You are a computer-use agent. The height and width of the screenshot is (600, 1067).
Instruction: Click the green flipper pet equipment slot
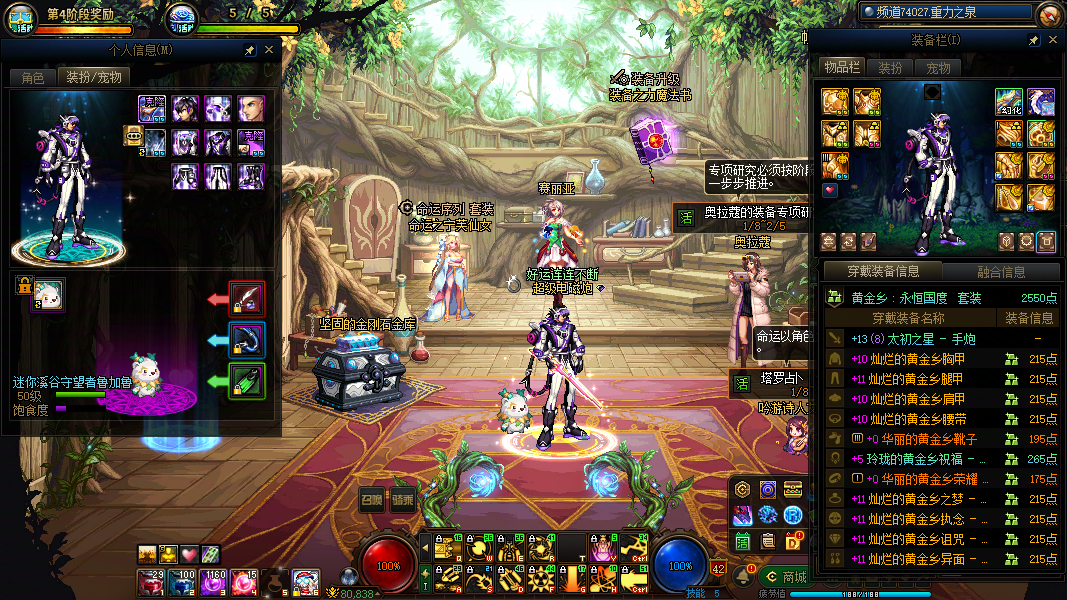[247, 381]
